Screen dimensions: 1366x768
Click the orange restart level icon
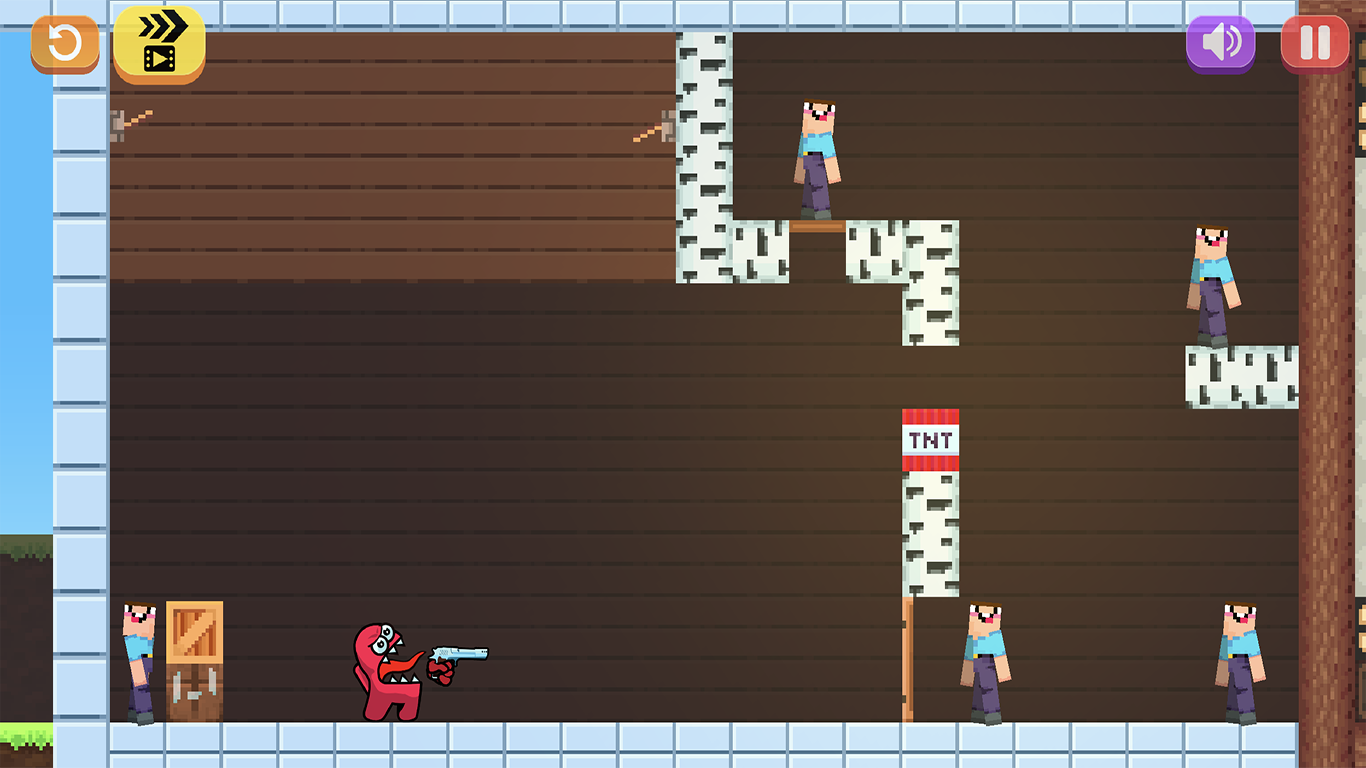click(64, 42)
